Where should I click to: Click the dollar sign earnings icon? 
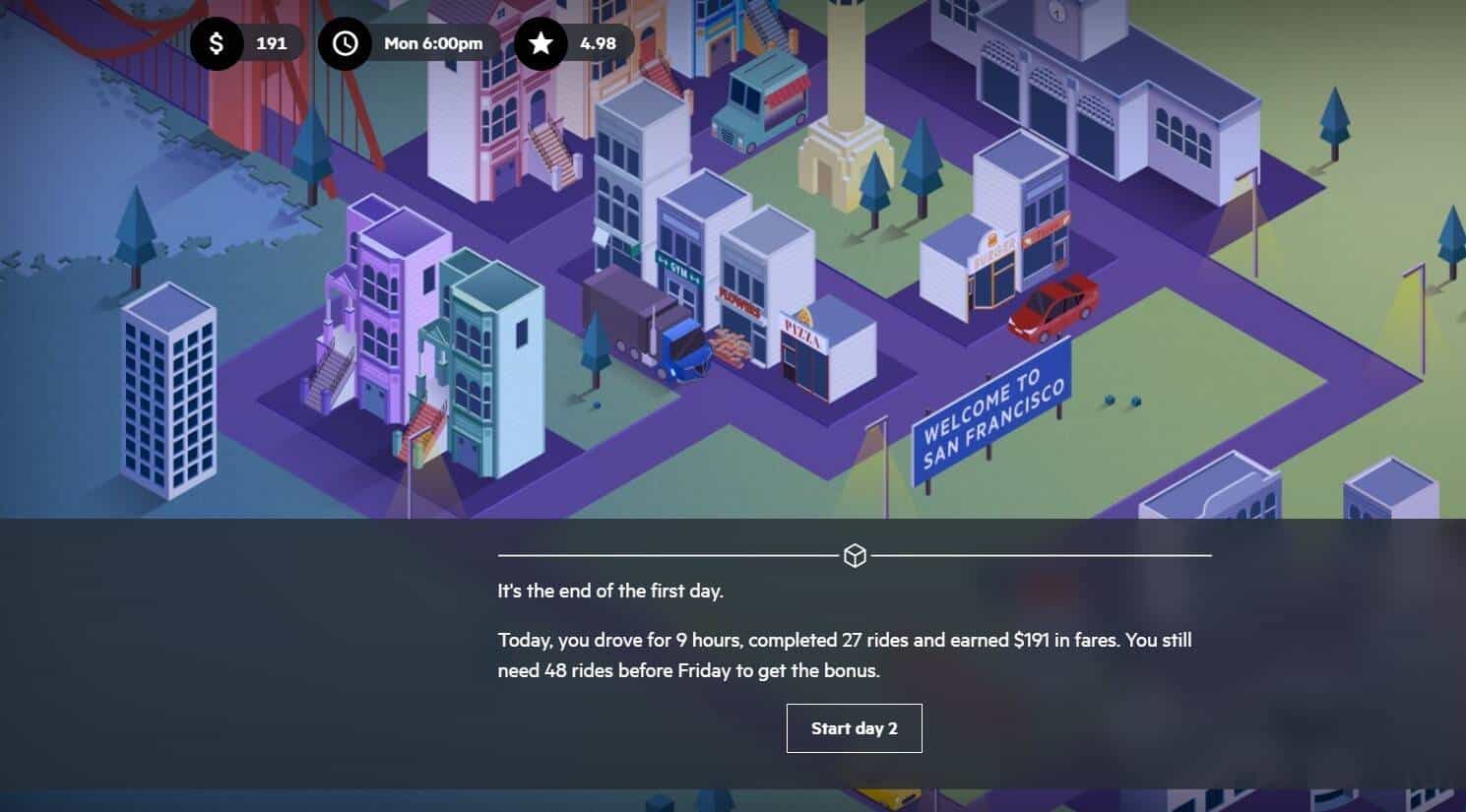tap(217, 42)
